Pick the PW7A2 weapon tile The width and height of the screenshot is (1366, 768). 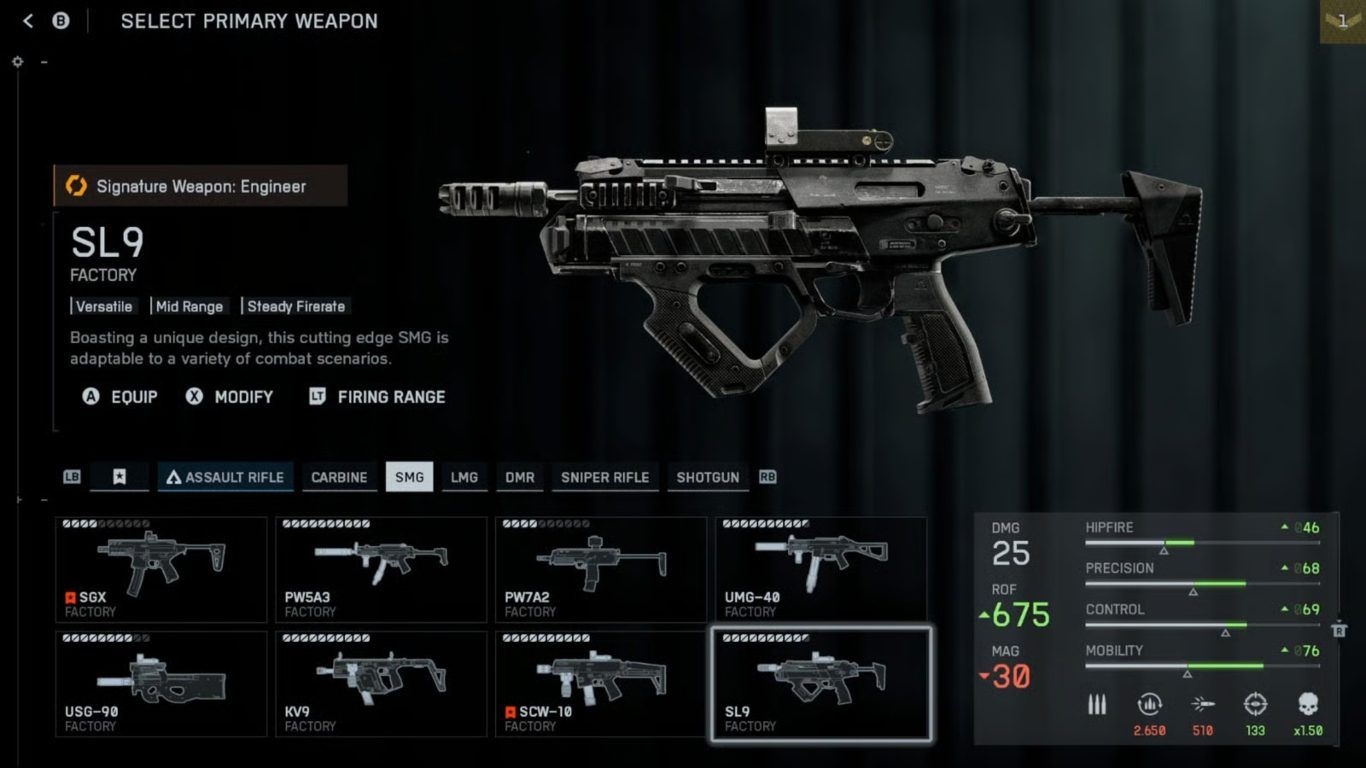601,569
